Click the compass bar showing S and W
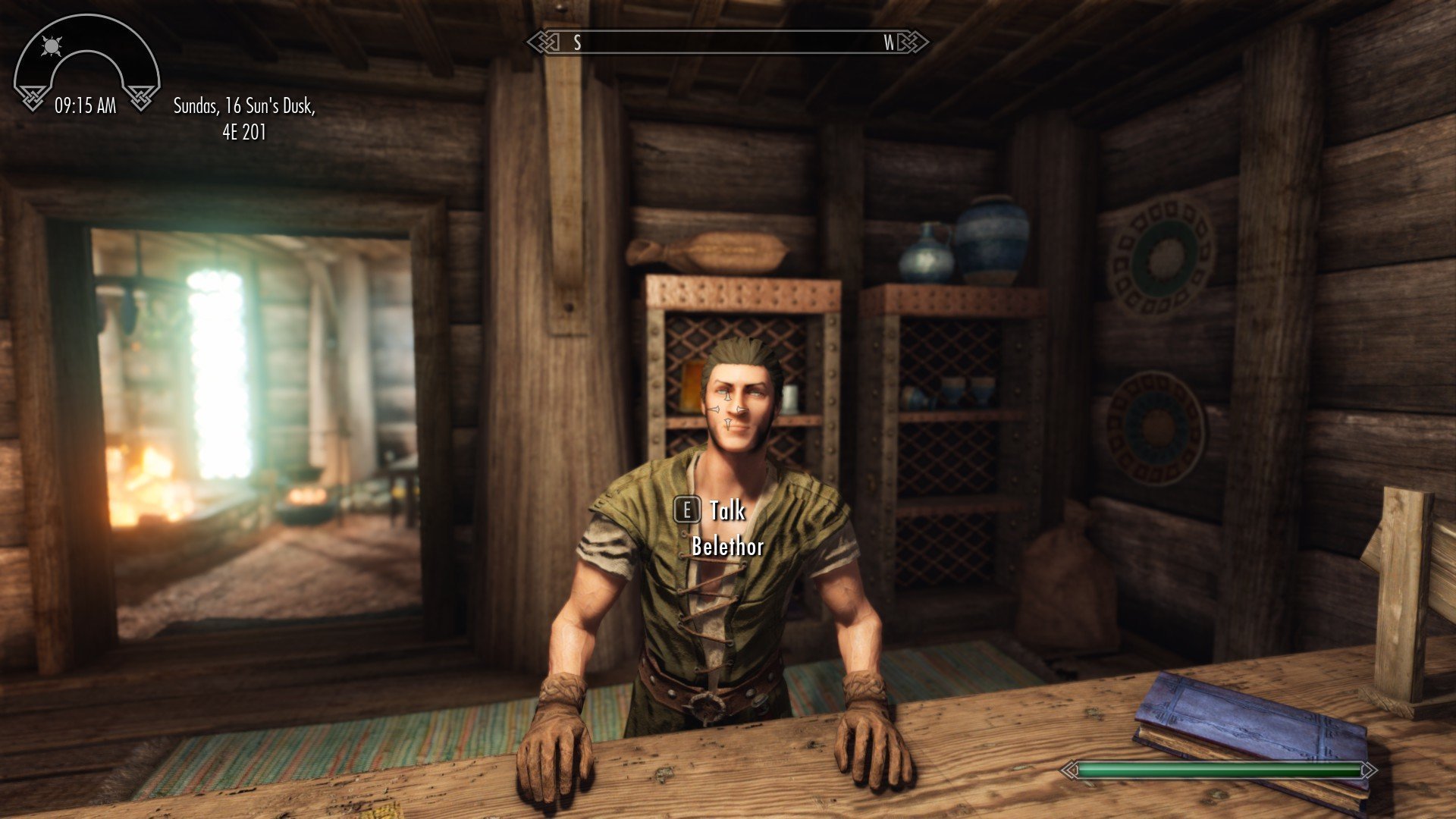 click(728, 42)
